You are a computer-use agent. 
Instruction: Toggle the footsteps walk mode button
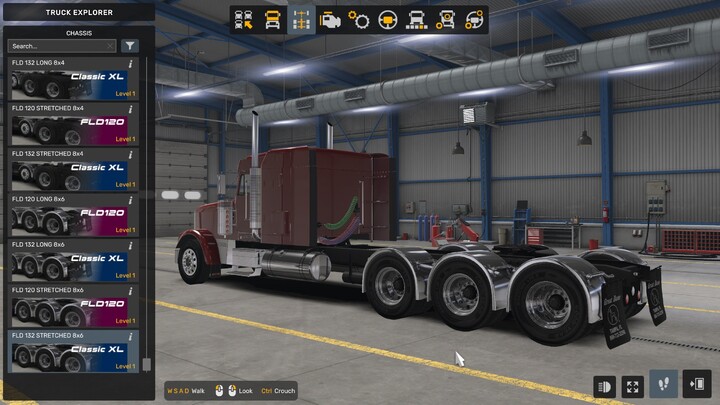[662, 385]
